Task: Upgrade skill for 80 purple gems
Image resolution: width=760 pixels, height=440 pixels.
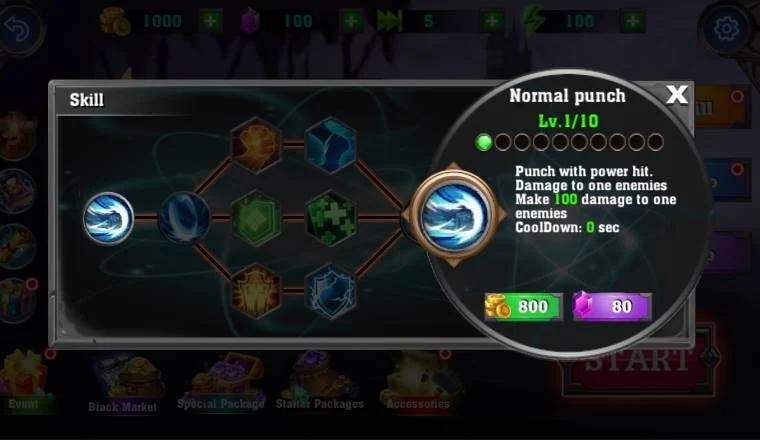Action: (612, 306)
